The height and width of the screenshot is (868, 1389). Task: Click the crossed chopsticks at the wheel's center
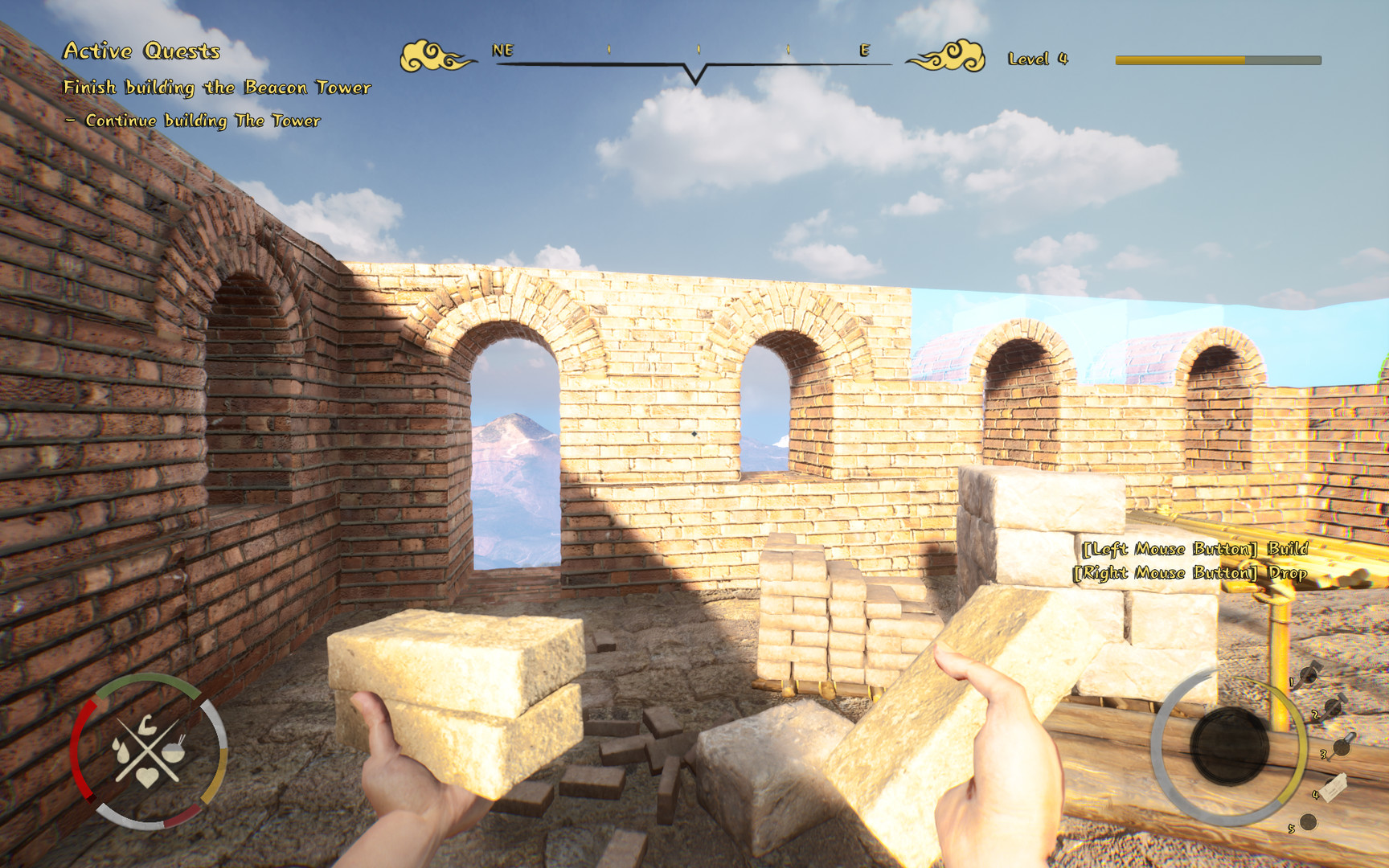(x=148, y=750)
